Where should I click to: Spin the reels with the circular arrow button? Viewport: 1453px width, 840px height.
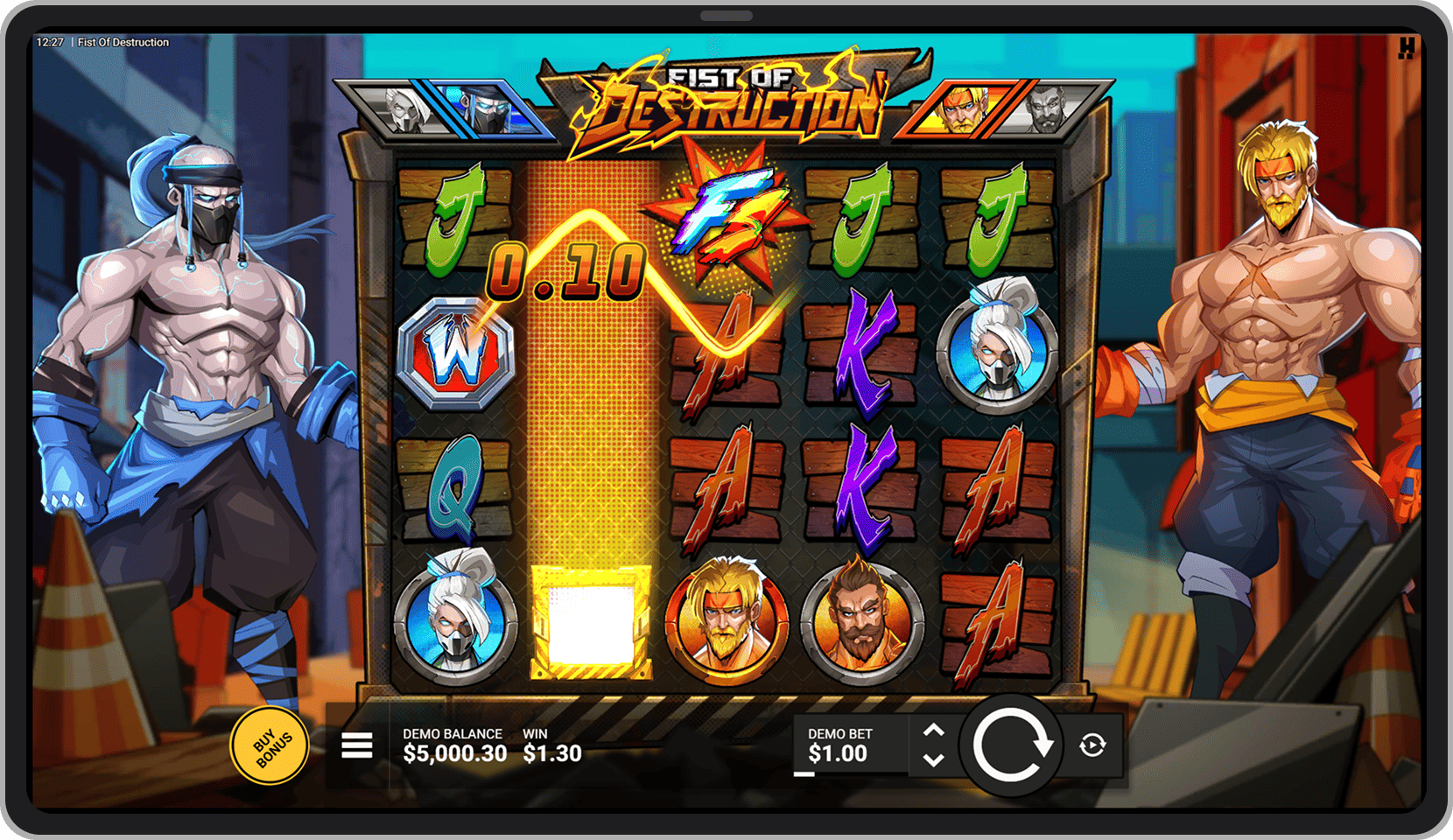coord(1010,745)
